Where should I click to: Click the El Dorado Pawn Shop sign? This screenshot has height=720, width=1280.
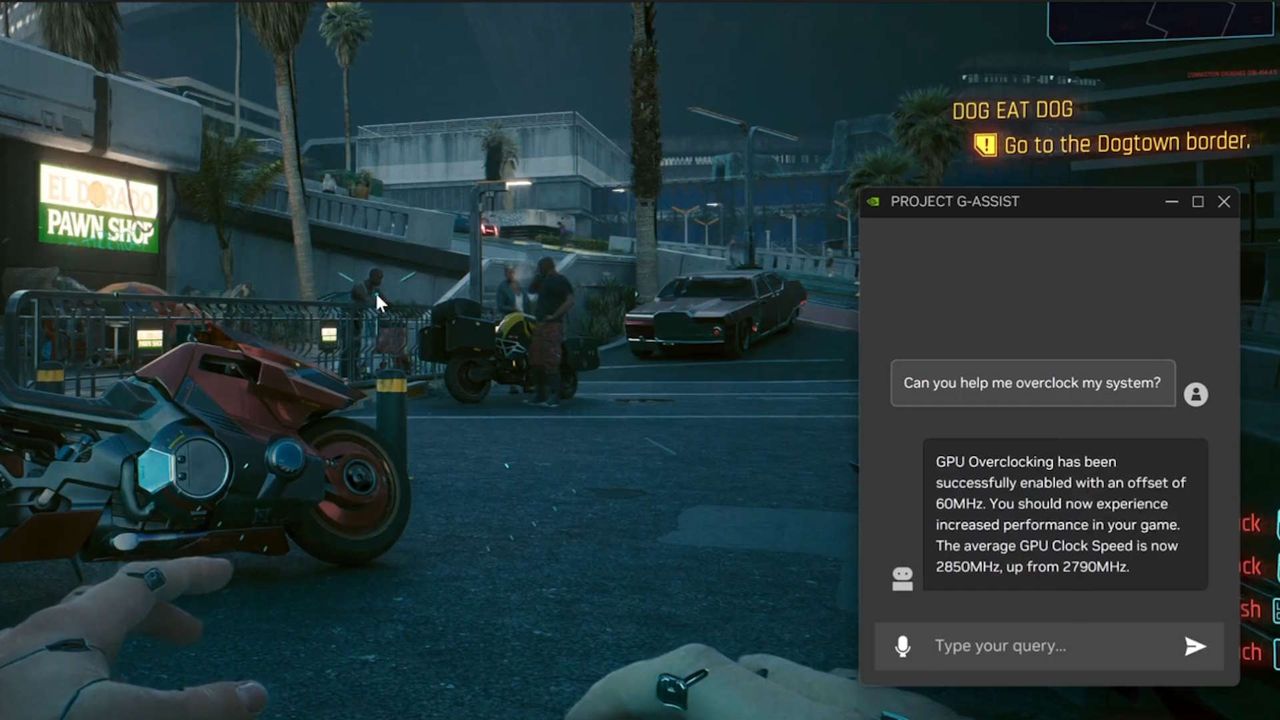coord(96,210)
